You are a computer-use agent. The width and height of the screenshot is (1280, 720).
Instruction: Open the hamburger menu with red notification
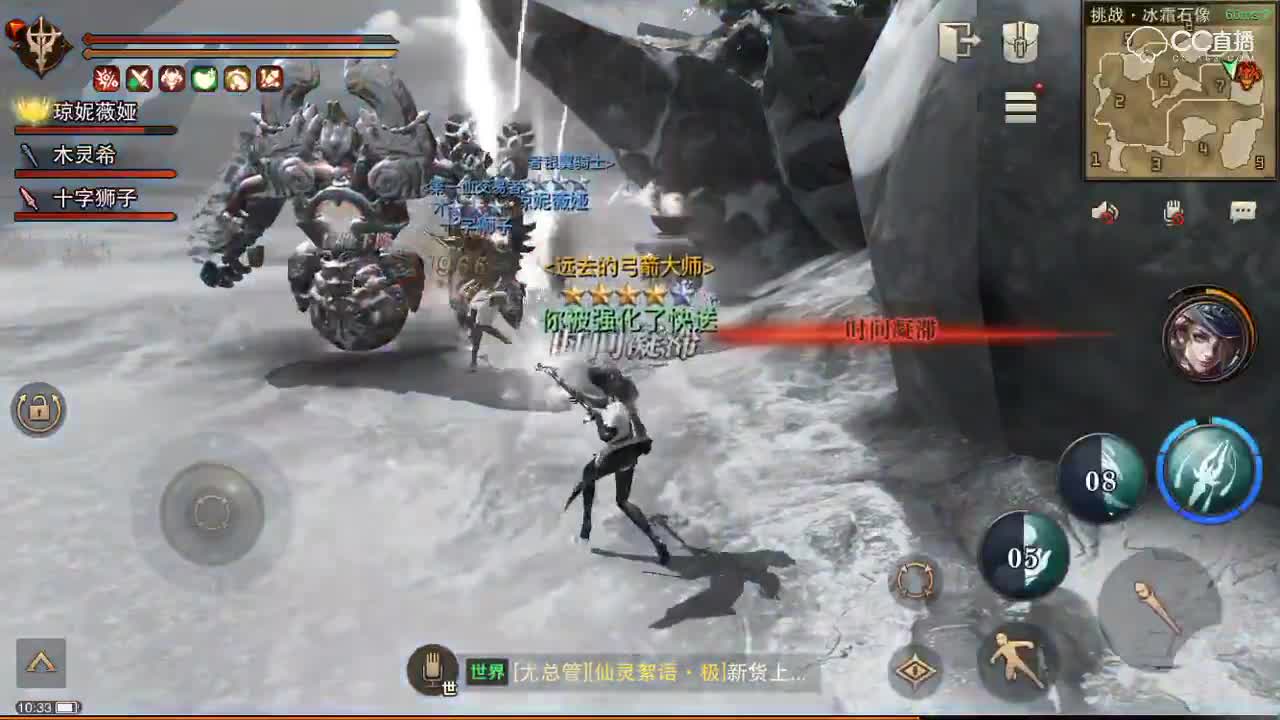[1019, 108]
